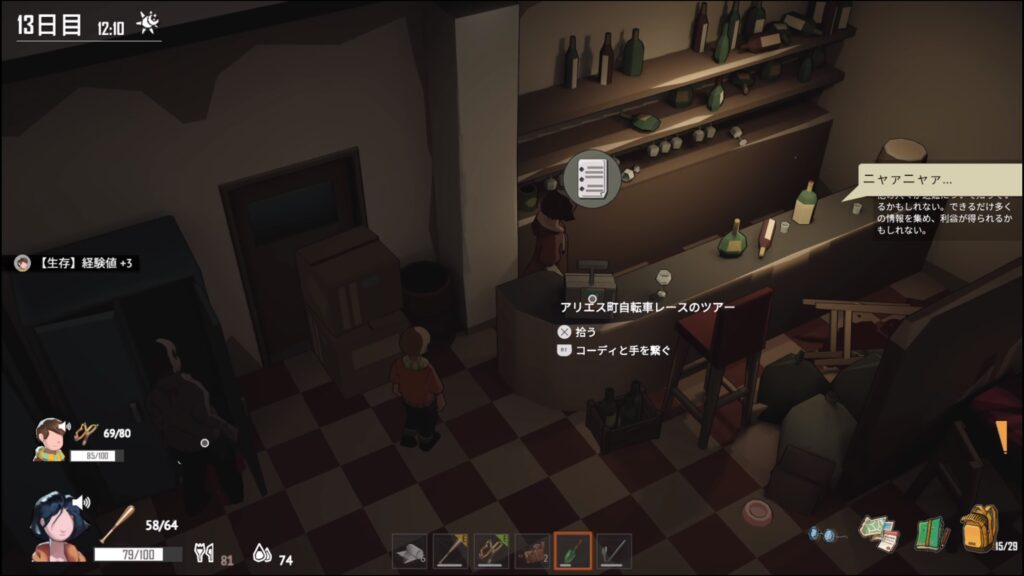Open the map and notes icon
The height and width of the screenshot is (576, 1024).
point(879,532)
